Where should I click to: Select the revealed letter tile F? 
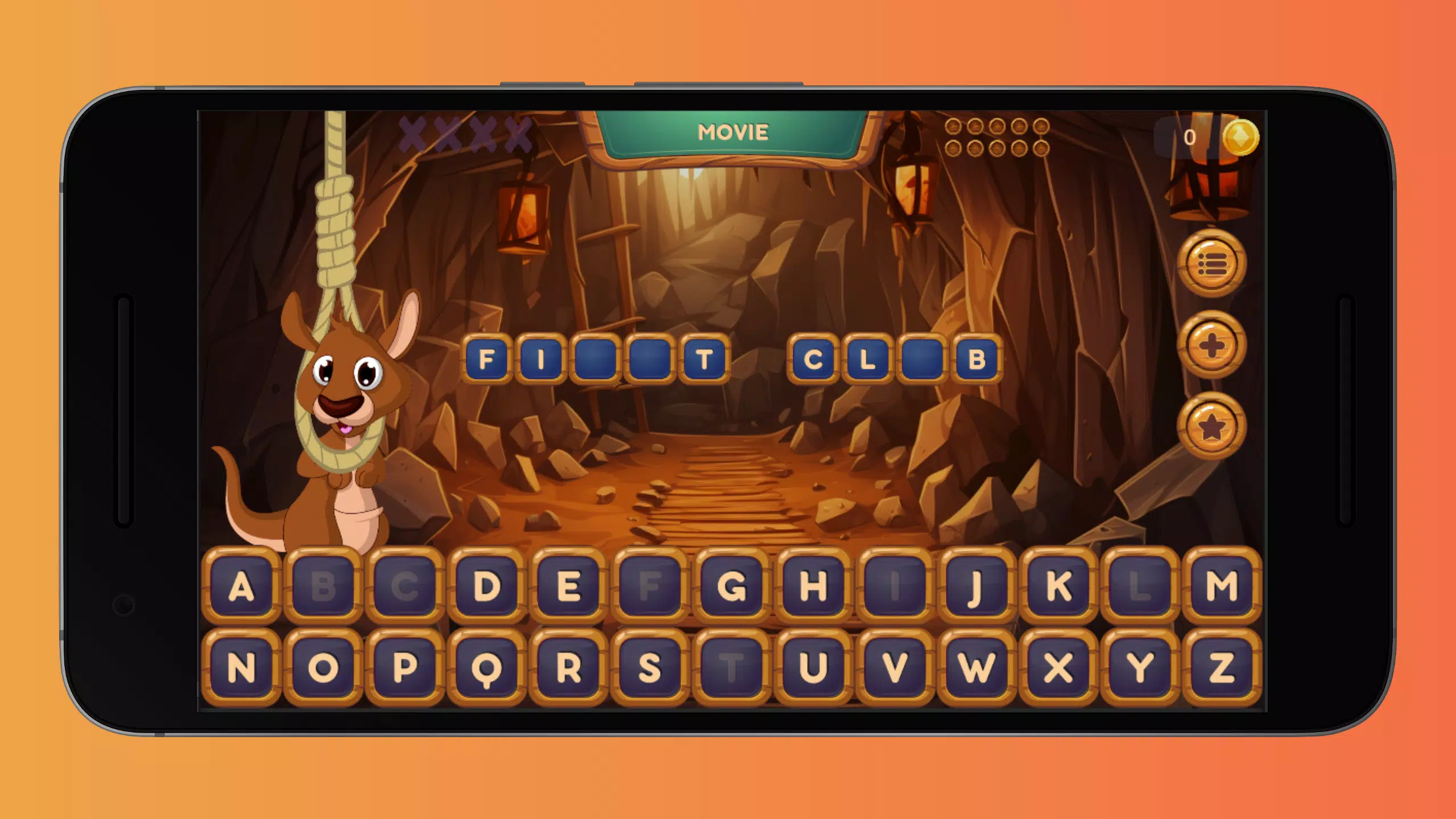click(486, 358)
